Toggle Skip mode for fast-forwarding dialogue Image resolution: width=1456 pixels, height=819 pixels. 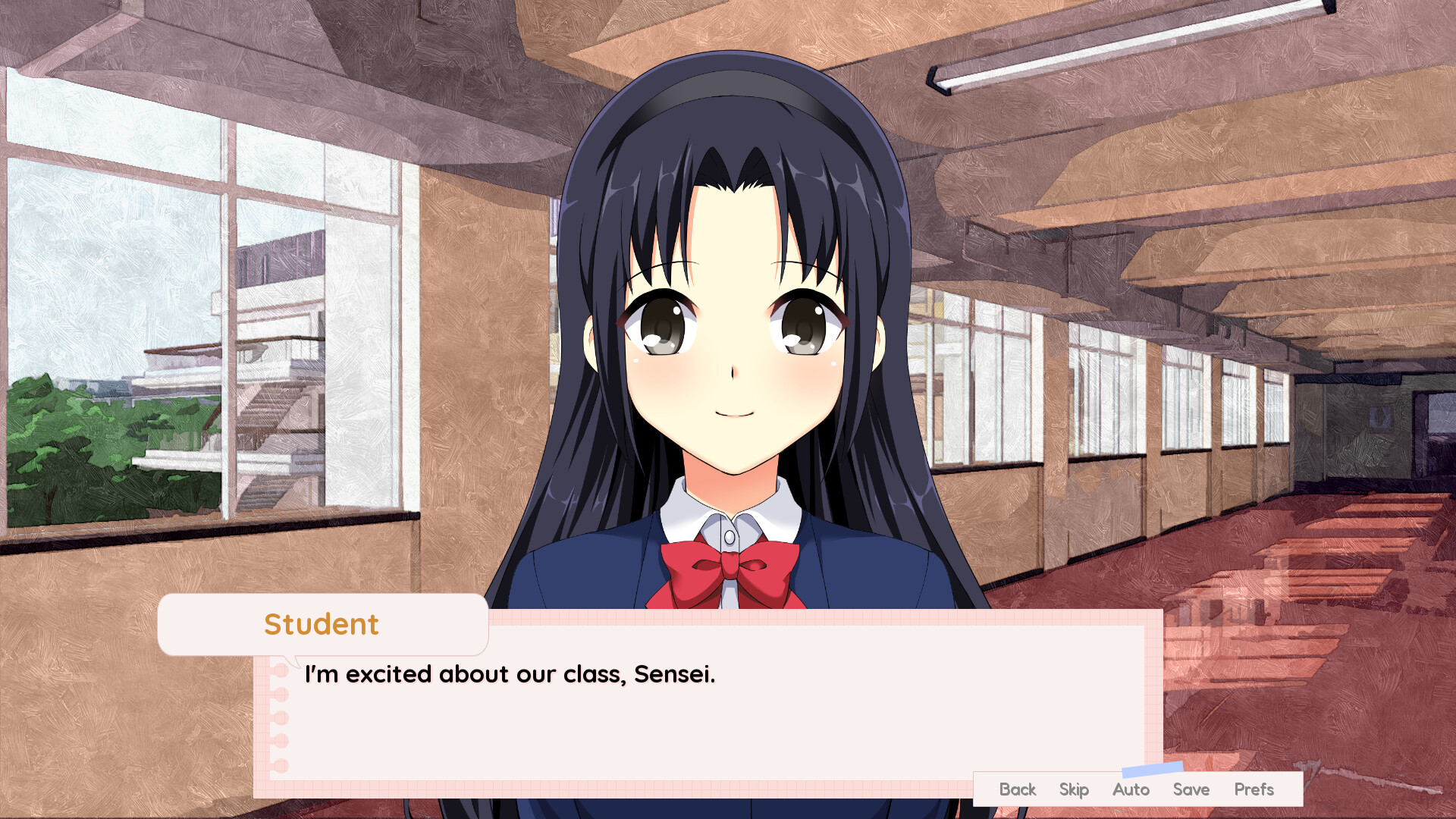point(1074,789)
